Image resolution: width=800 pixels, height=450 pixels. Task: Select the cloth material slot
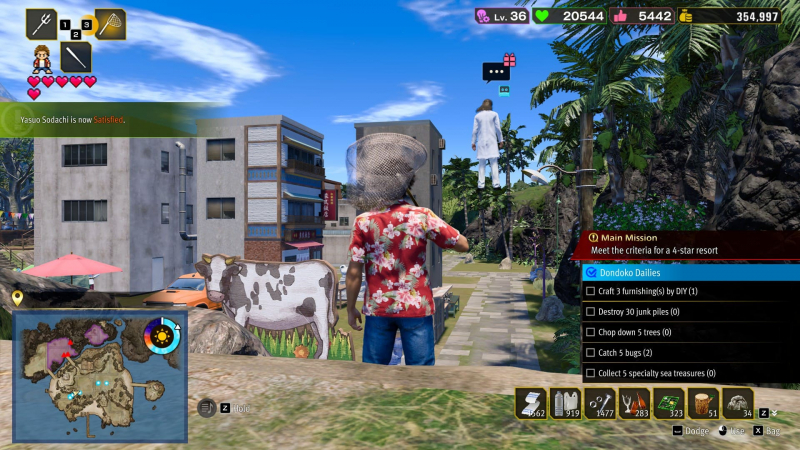click(531, 403)
